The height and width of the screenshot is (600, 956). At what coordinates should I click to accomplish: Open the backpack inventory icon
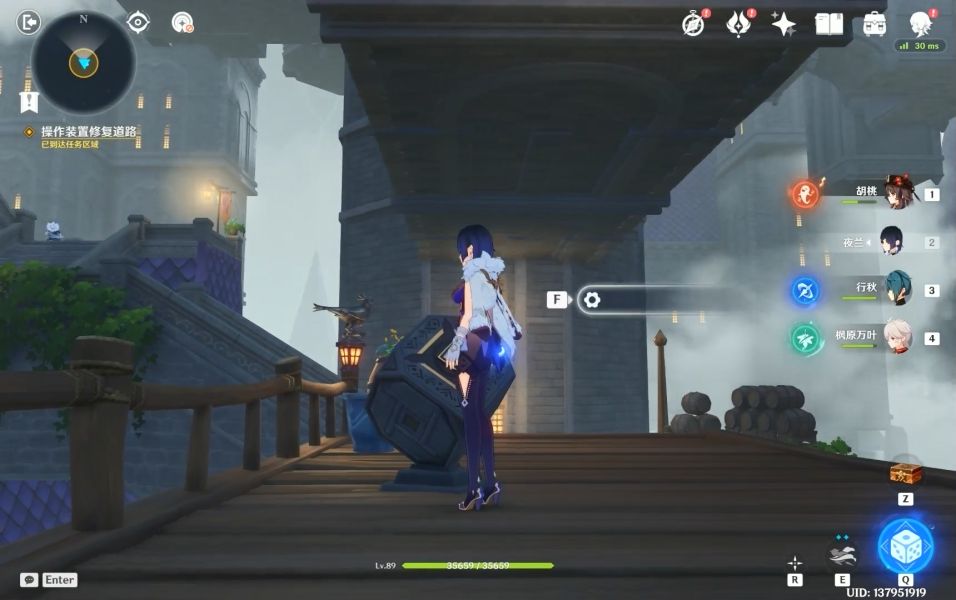875,24
